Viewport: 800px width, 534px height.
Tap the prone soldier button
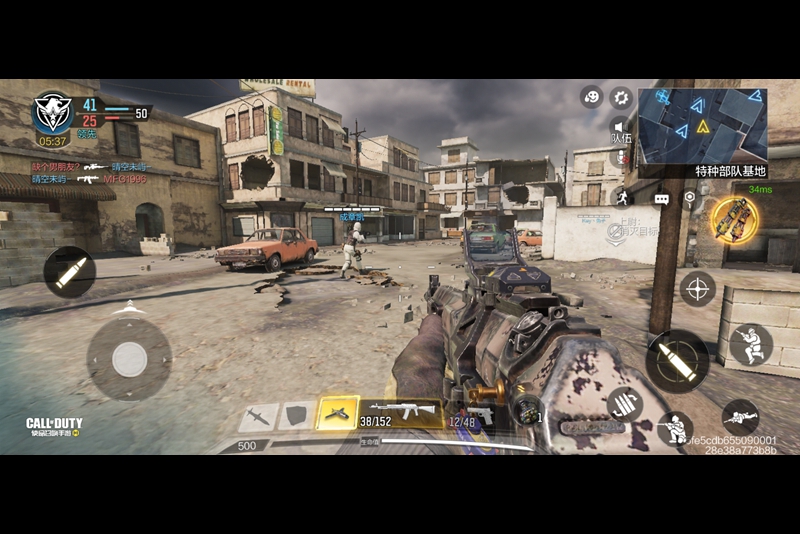point(740,416)
